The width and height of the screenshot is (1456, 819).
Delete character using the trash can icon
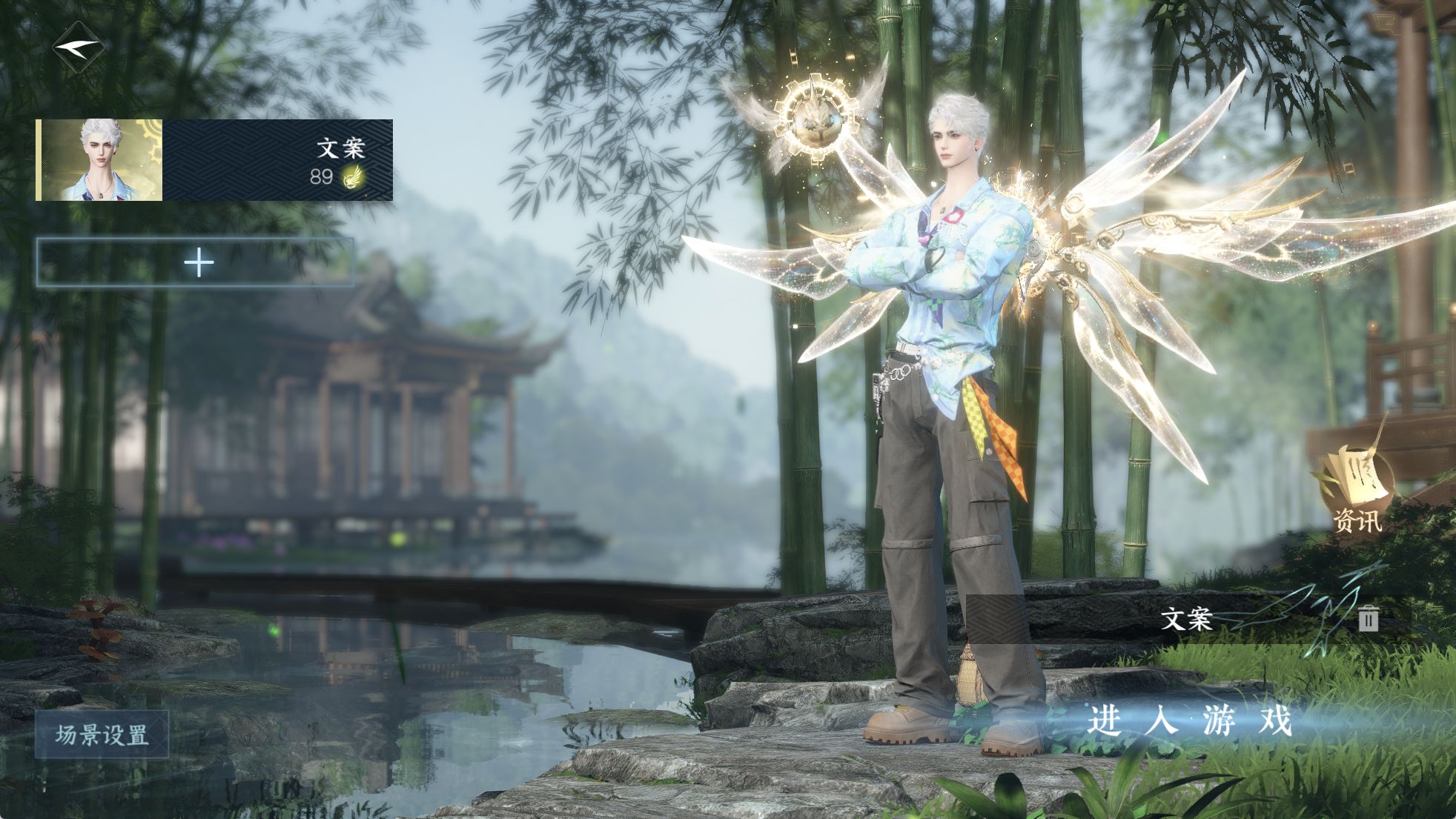click(x=1369, y=618)
